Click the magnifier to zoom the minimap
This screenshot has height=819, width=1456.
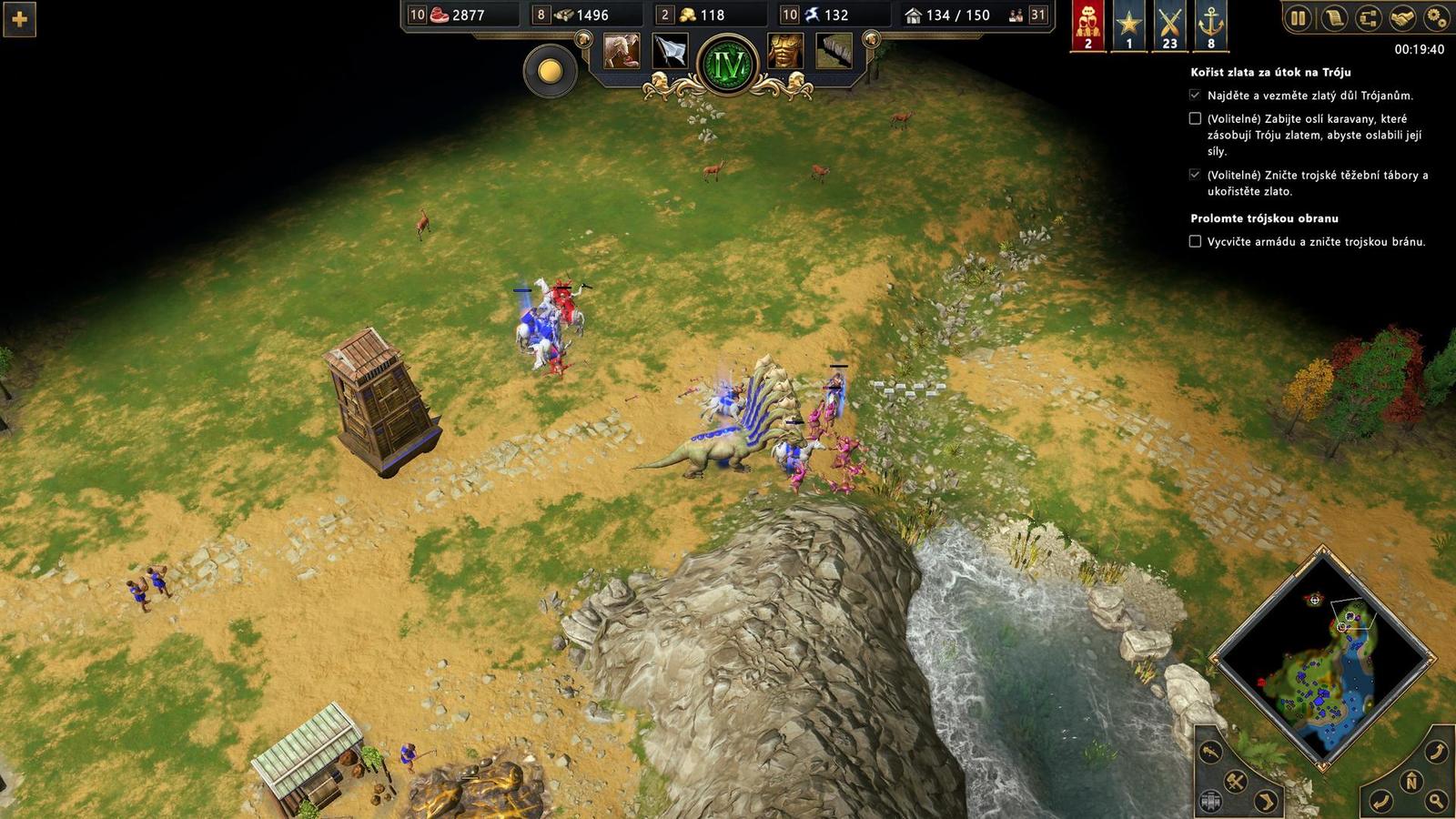(x=1436, y=801)
